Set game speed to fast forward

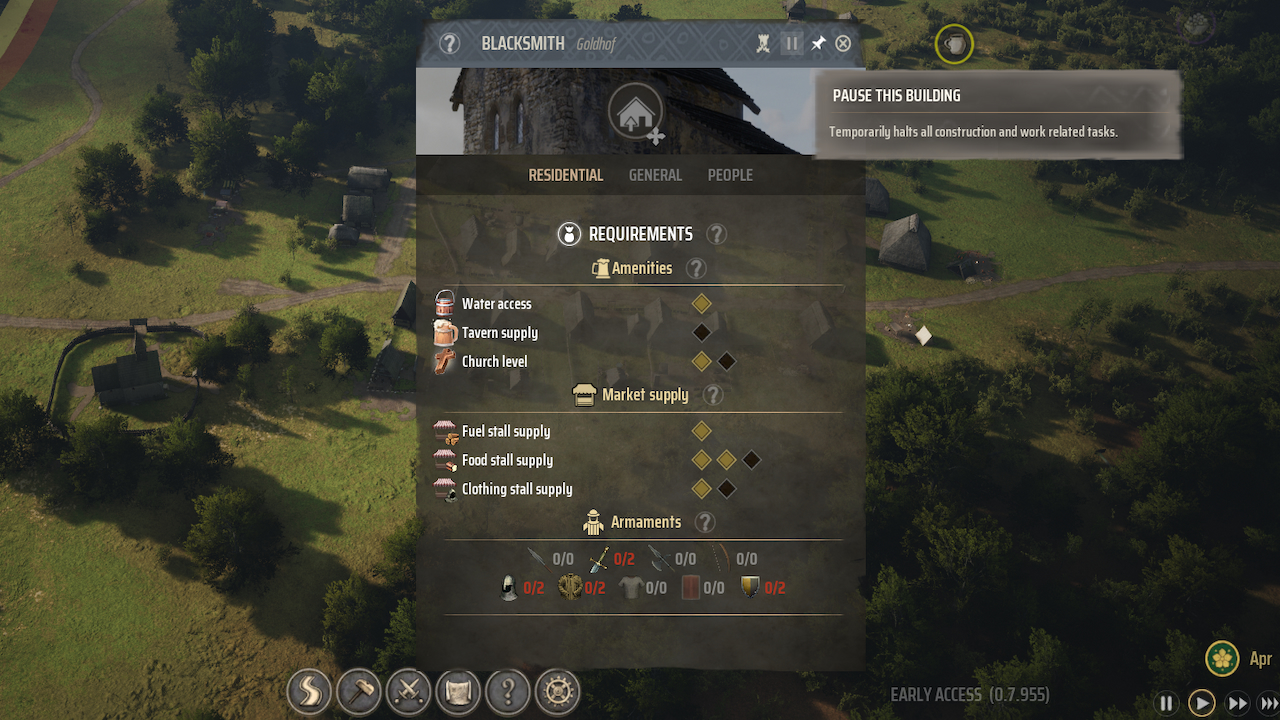pyautogui.click(x=1237, y=703)
